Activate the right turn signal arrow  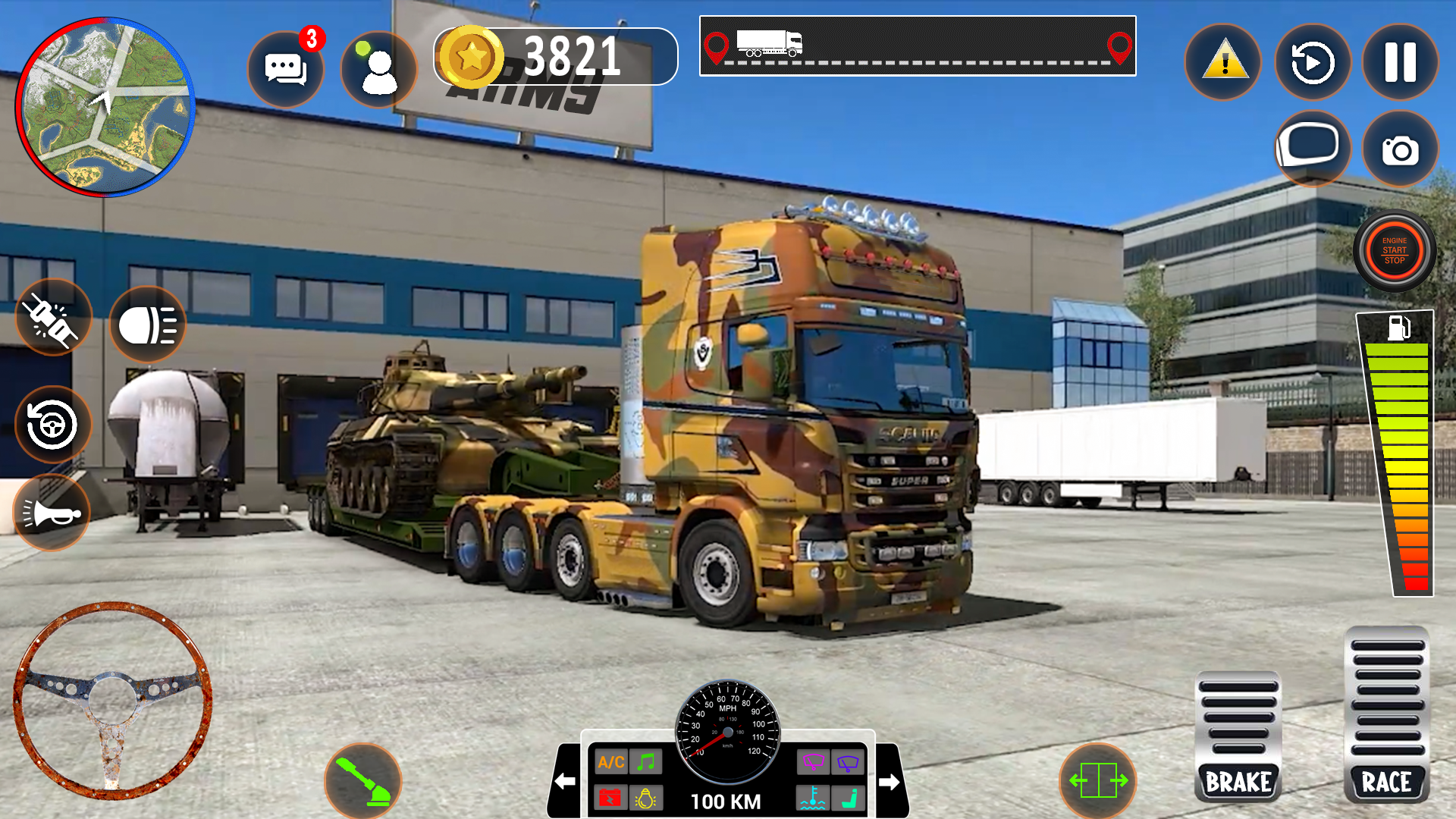[890, 781]
